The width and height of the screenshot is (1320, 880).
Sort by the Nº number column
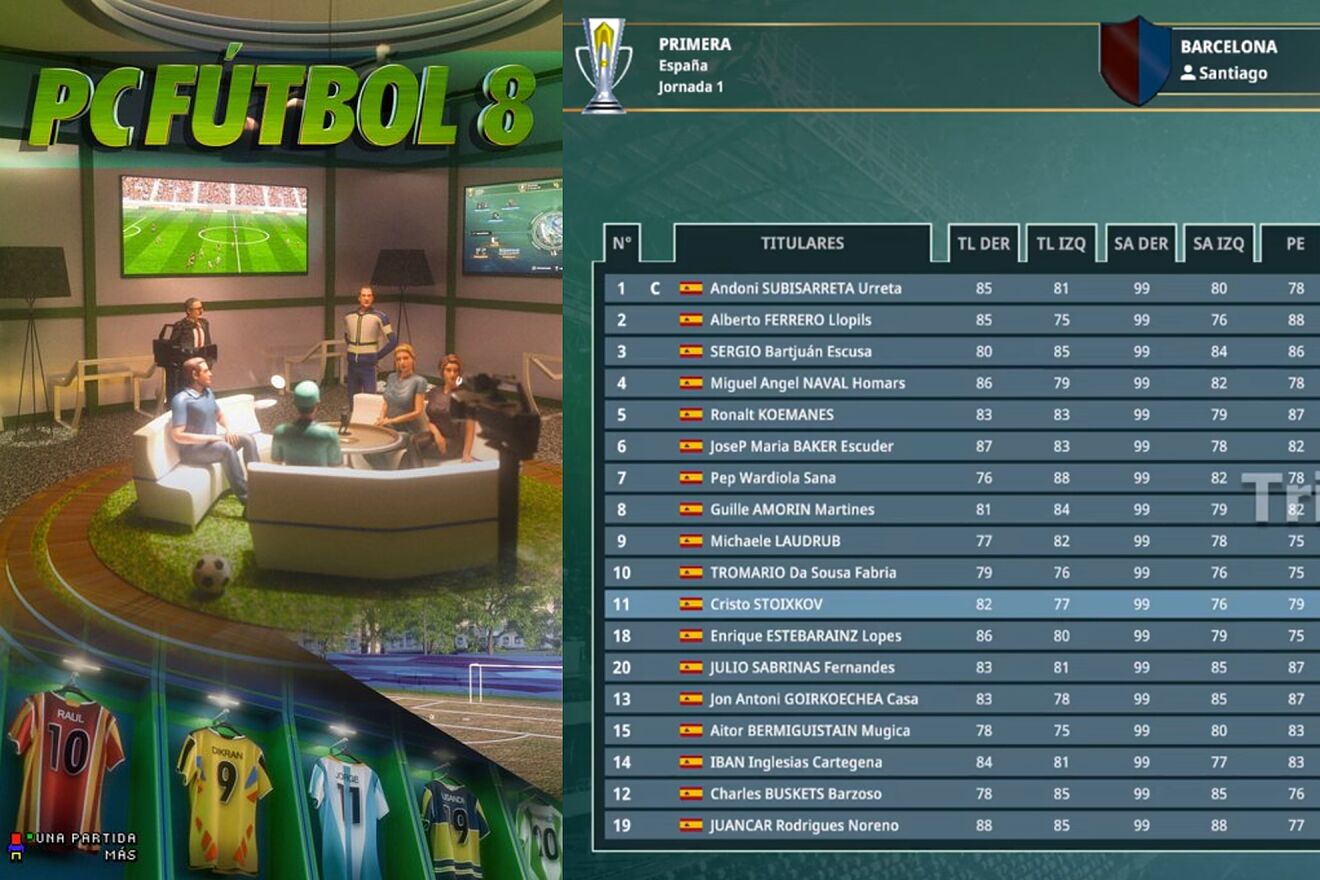tap(622, 243)
